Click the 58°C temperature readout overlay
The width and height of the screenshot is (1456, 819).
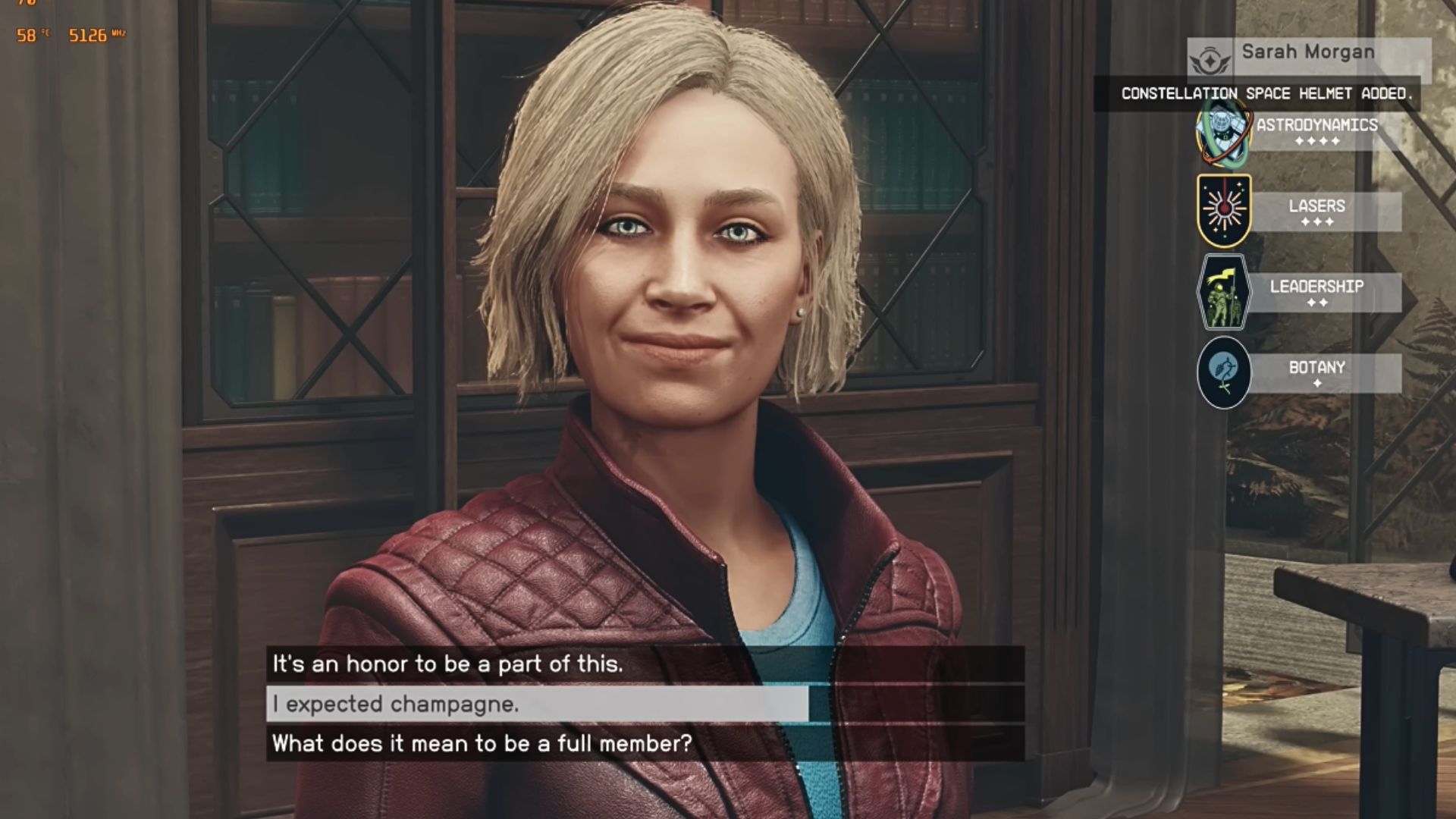(30, 33)
